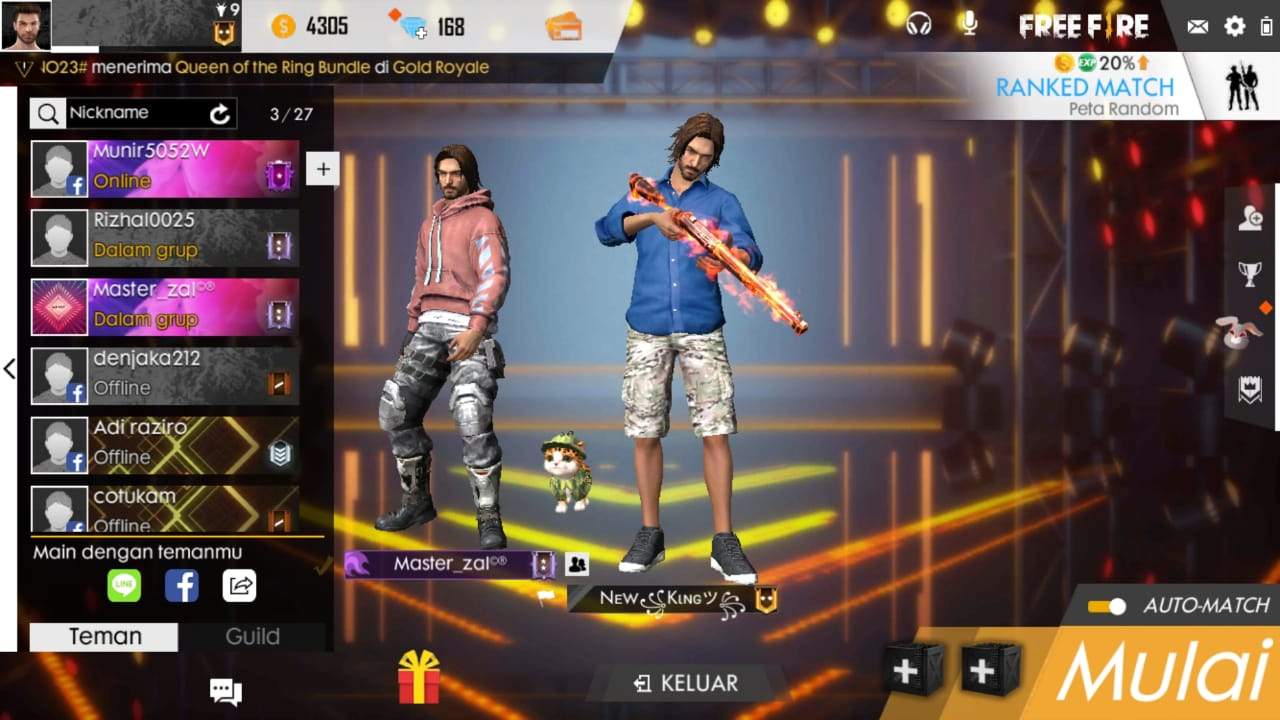Select the Teman tab
Viewport: 1280px width, 720px height.
coord(103,636)
